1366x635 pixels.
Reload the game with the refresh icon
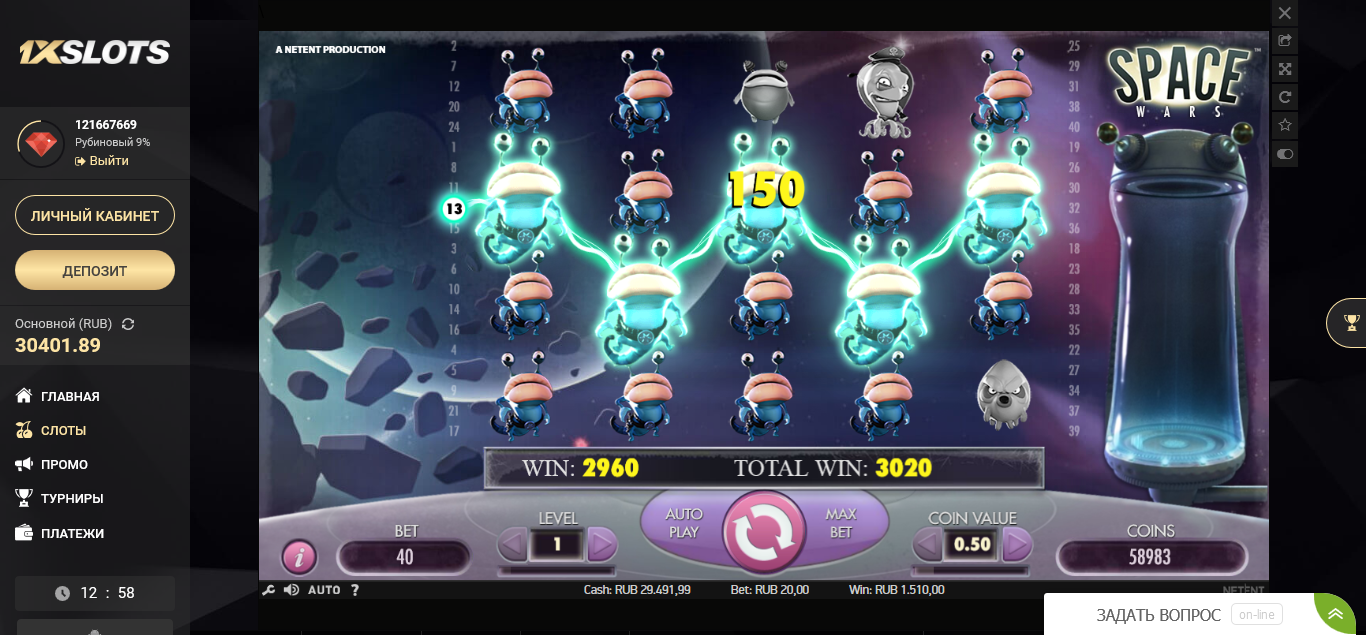coord(1285,97)
